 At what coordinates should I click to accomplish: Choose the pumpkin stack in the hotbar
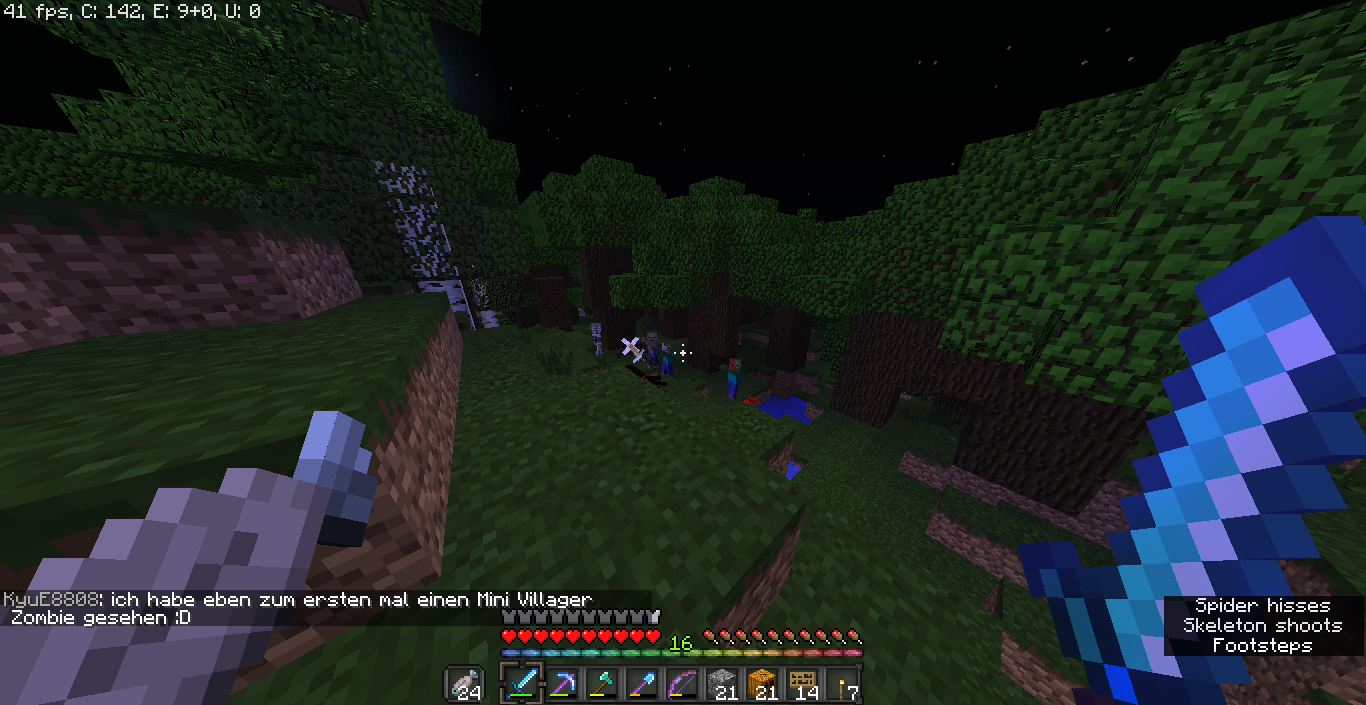coord(762,684)
